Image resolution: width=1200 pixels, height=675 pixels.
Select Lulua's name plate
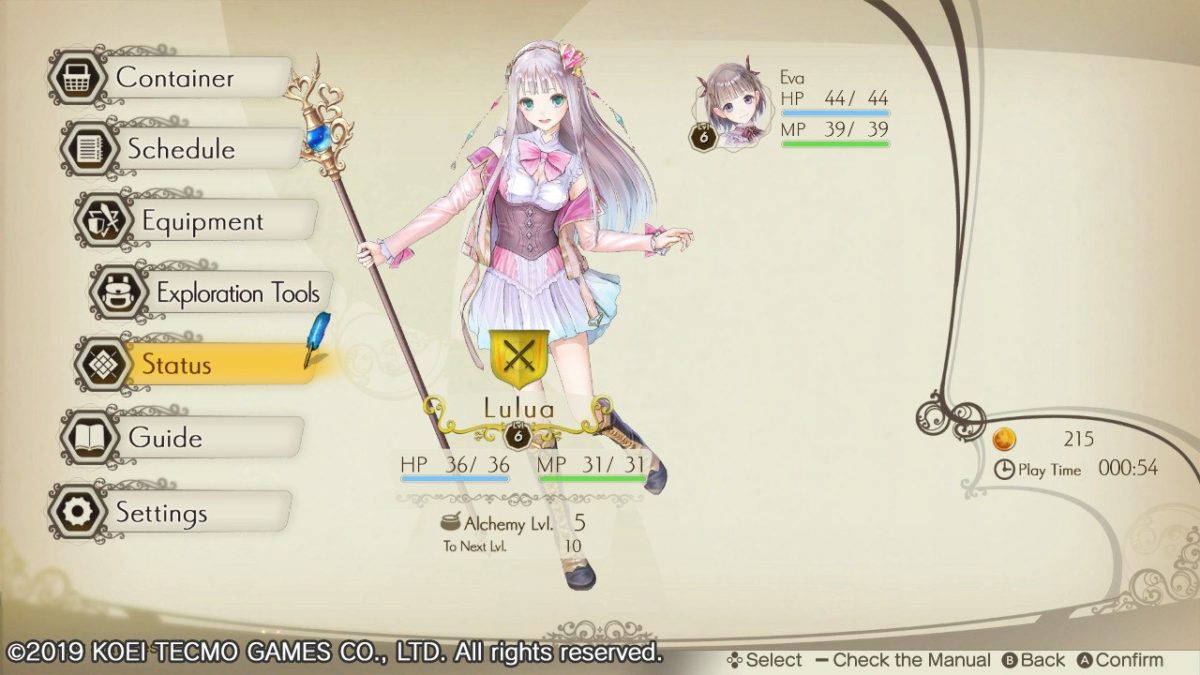tap(518, 409)
